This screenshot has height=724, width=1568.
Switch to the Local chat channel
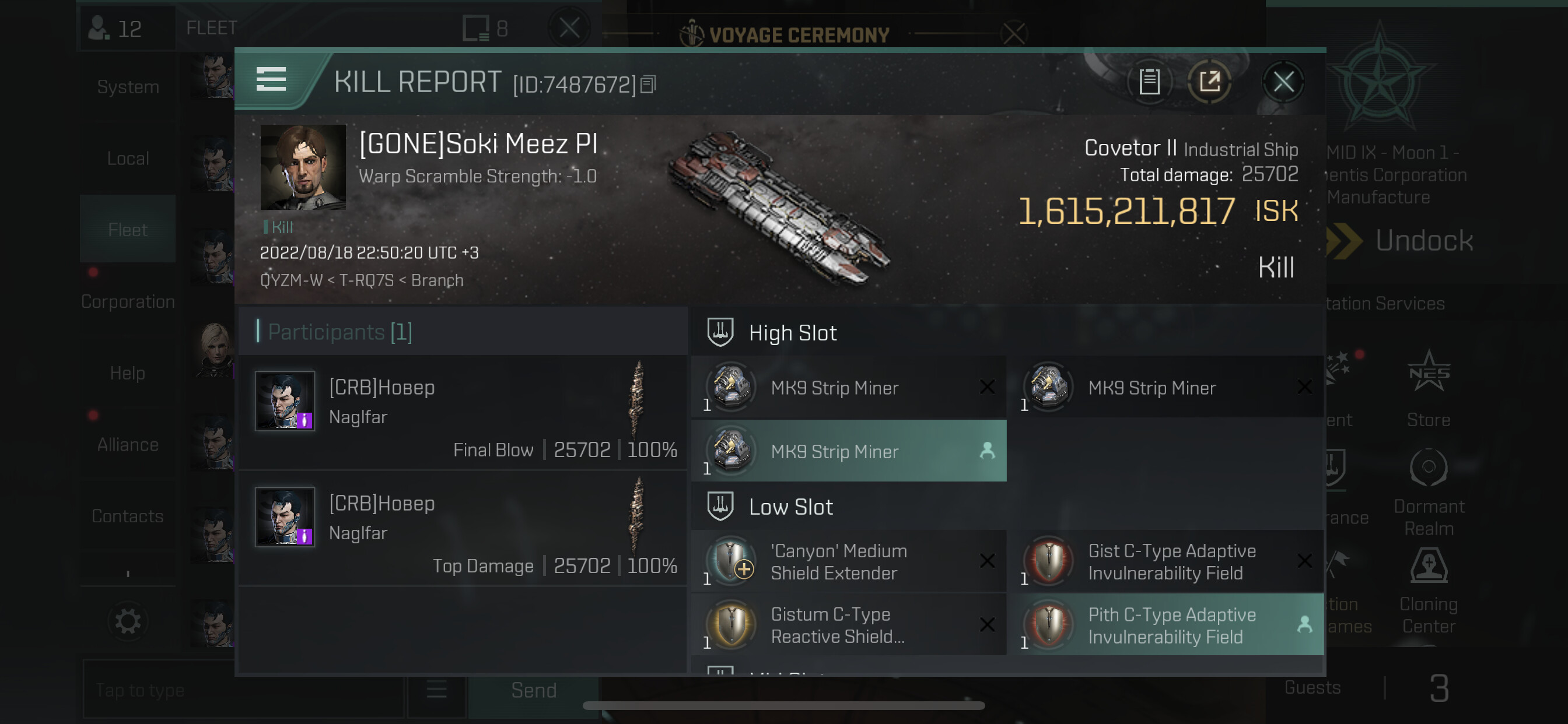click(128, 158)
